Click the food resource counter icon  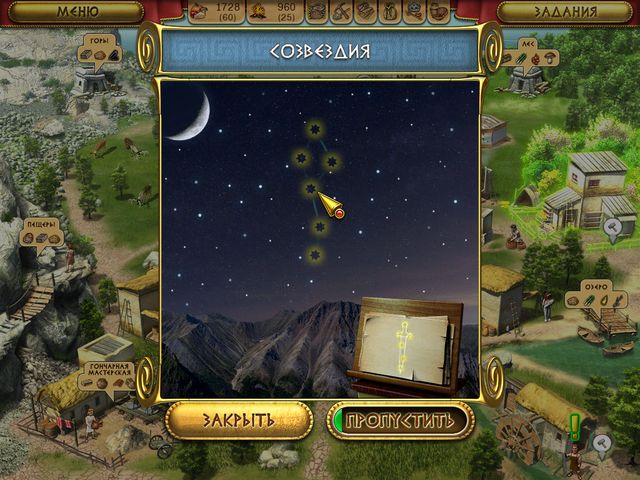(199, 12)
